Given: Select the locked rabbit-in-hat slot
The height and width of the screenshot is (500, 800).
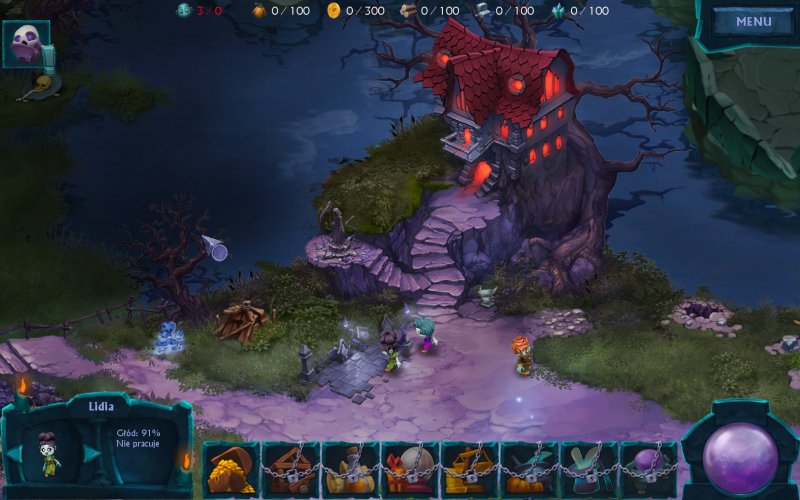Looking at the screenshot, I should point(589,470).
